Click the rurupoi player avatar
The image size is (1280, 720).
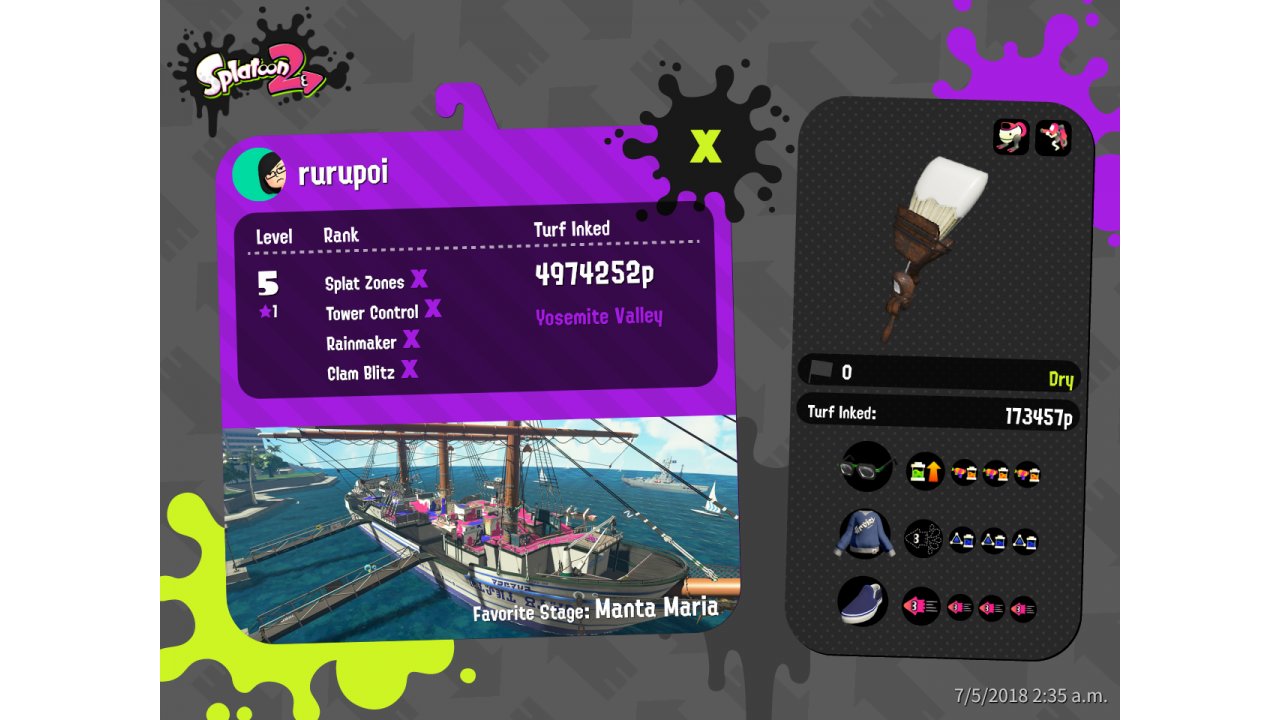pyautogui.click(x=259, y=175)
